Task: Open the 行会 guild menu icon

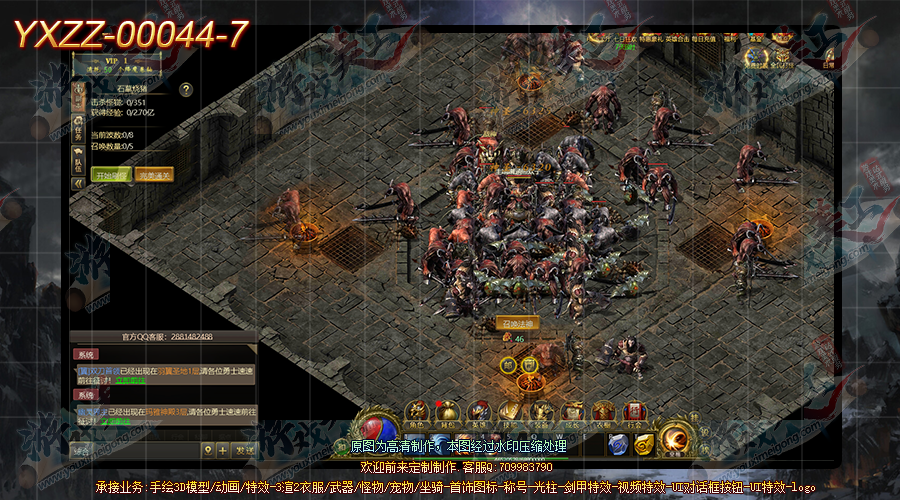Action: click(x=633, y=411)
